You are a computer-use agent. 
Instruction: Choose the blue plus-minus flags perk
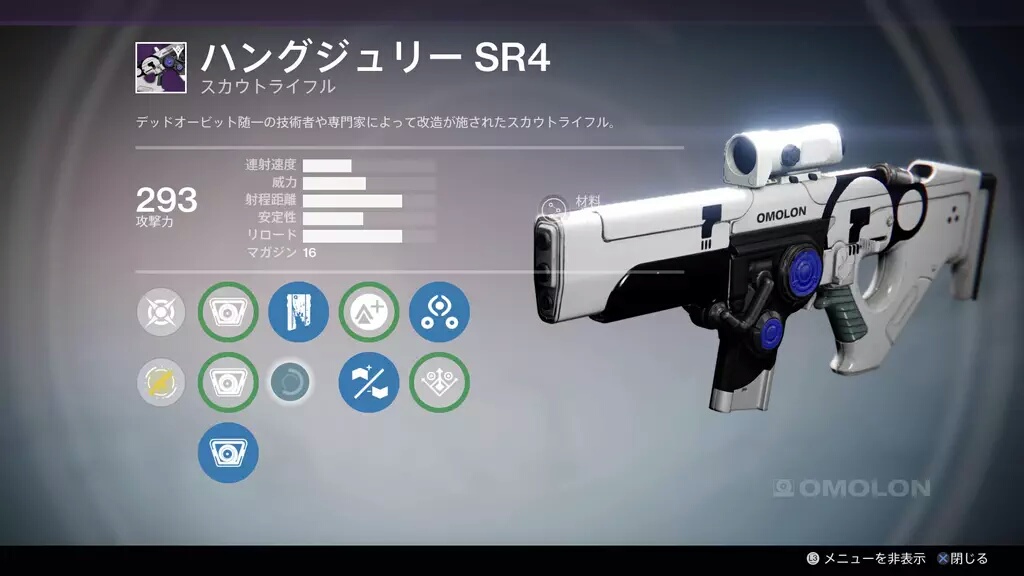click(x=369, y=382)
